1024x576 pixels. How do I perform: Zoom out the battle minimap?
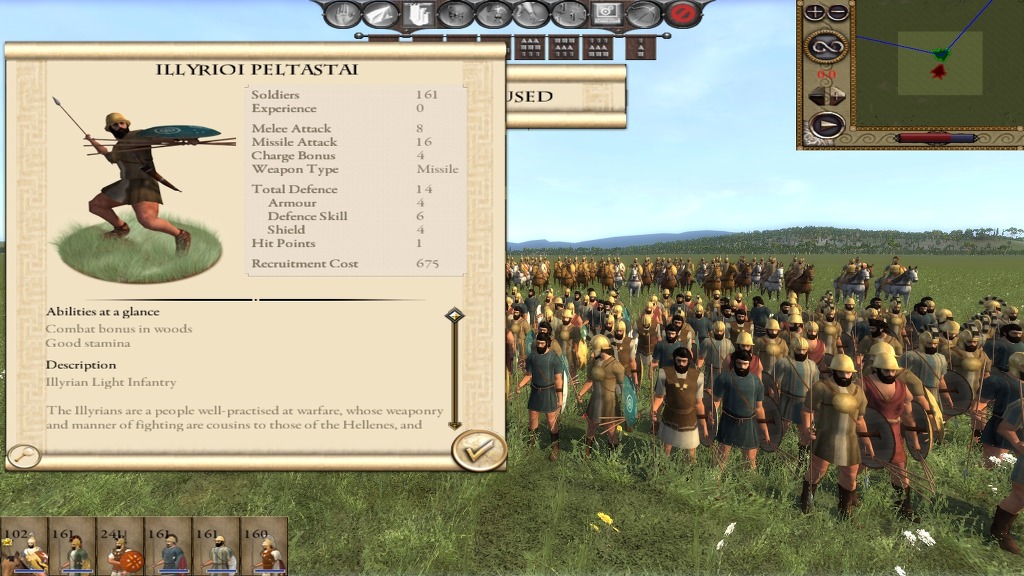[838, 13]
